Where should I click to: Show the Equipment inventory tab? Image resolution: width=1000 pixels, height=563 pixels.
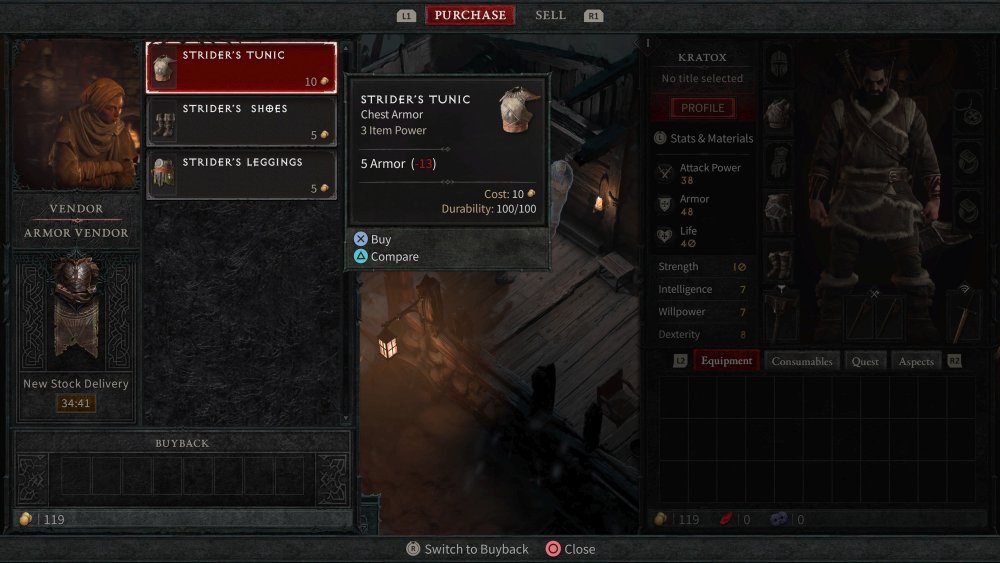[726, 361]
